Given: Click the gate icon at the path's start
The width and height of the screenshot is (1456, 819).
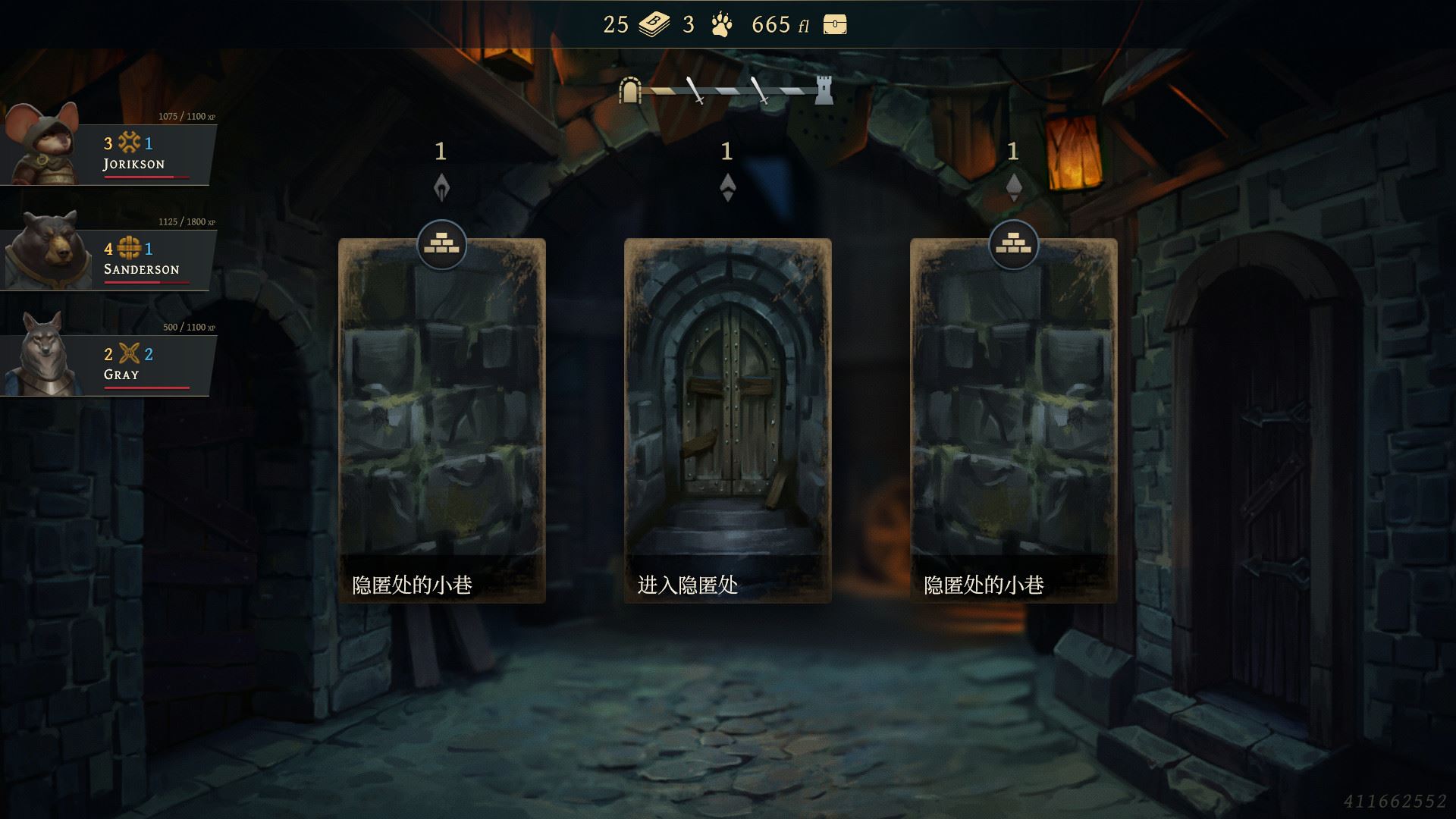Looking at the screenshot, I should coord(629,90).
